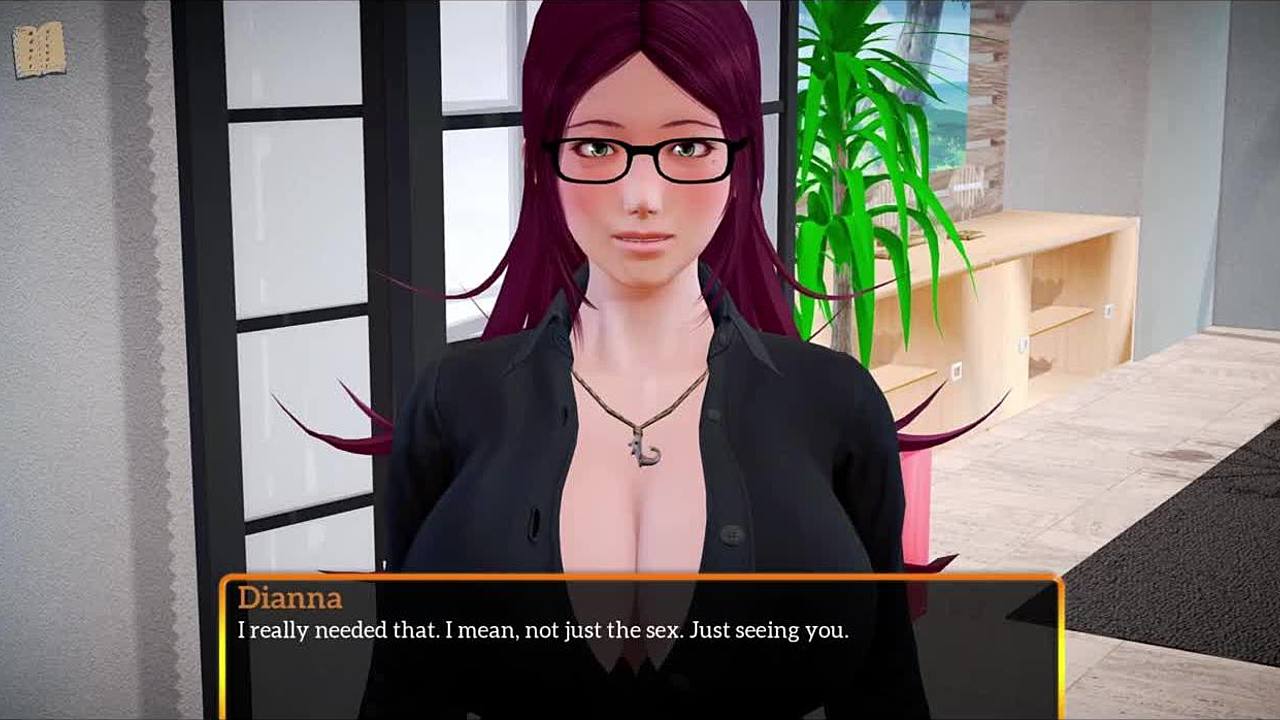Open the journal book icon
The height and width of the screenshot is (720, 1280).
tap(39, 50)
